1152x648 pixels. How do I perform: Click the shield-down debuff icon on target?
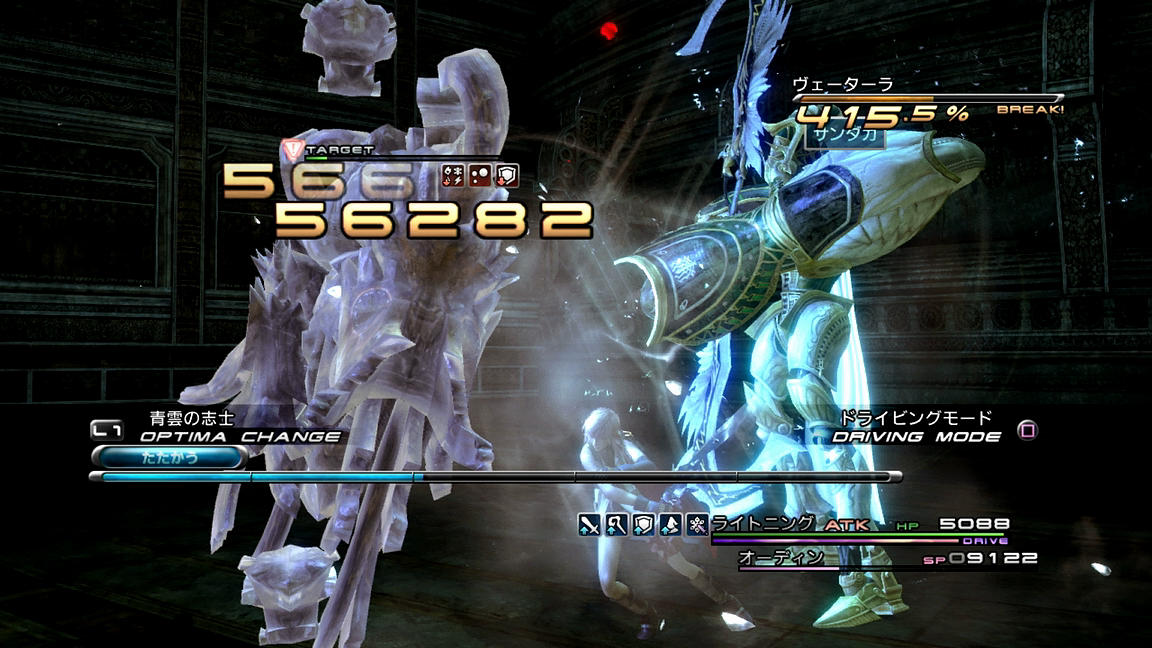click(x=508, y=176)
